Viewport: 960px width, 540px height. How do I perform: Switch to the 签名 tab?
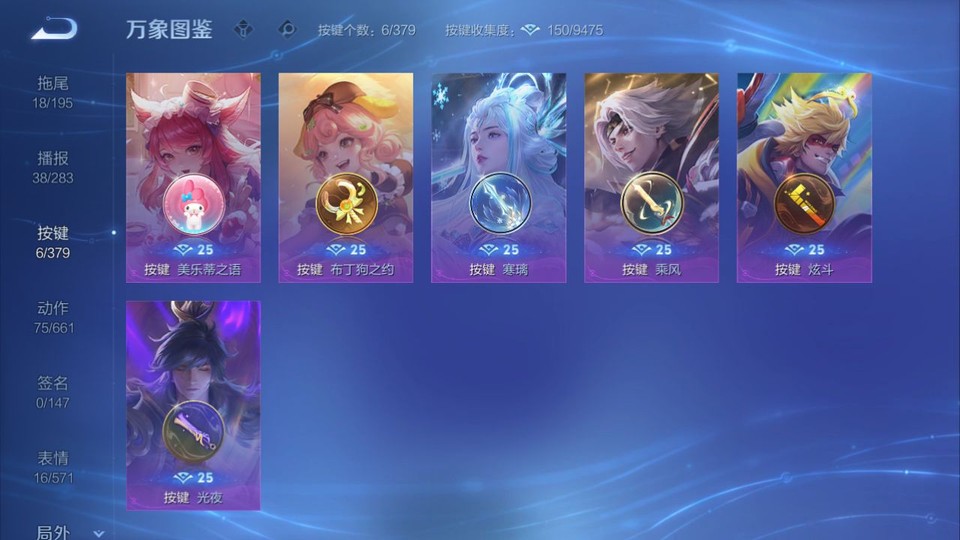(x=53, y=392)
